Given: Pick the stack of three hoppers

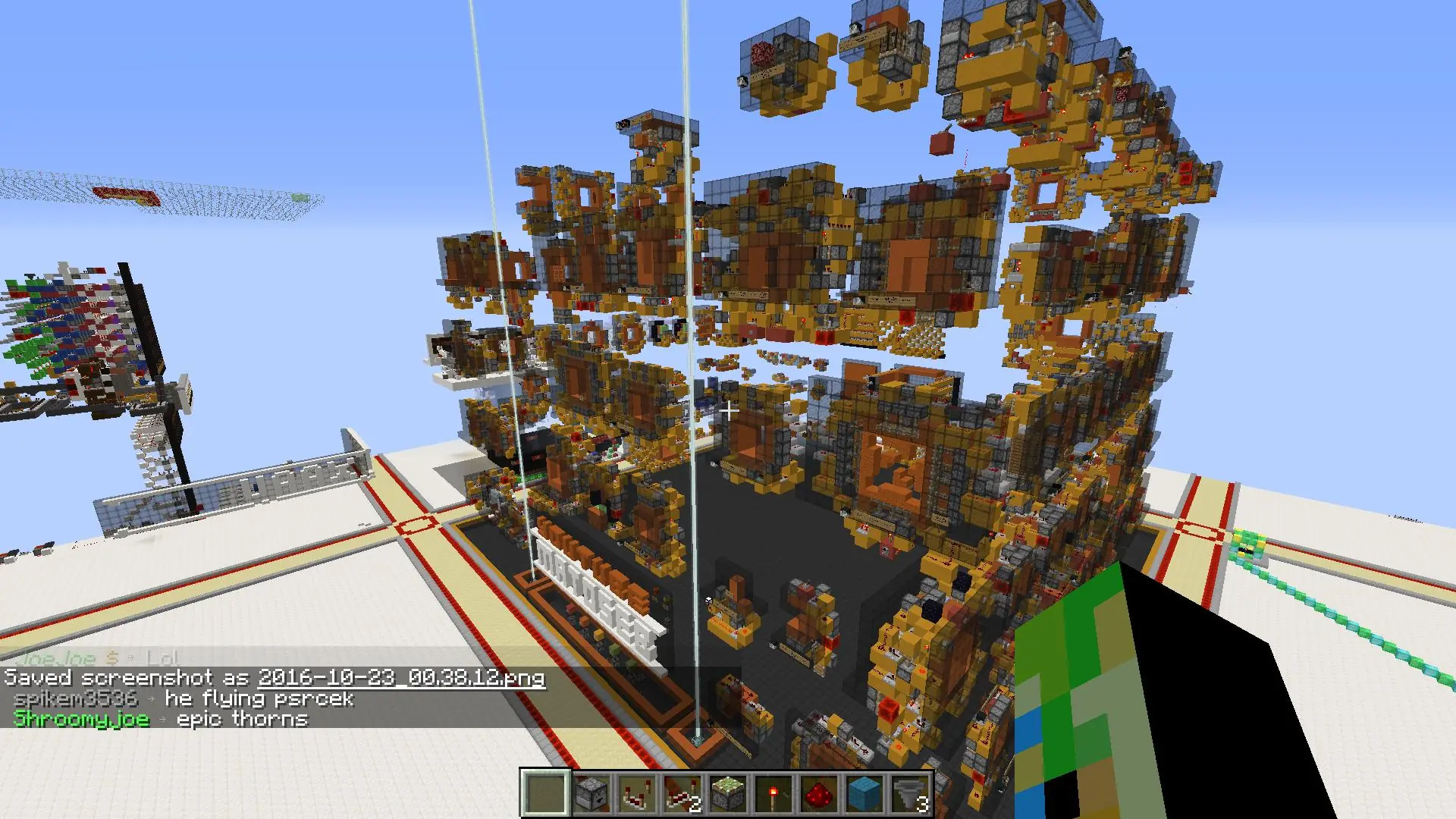Looking at the screenshot, I should [909, 793].
